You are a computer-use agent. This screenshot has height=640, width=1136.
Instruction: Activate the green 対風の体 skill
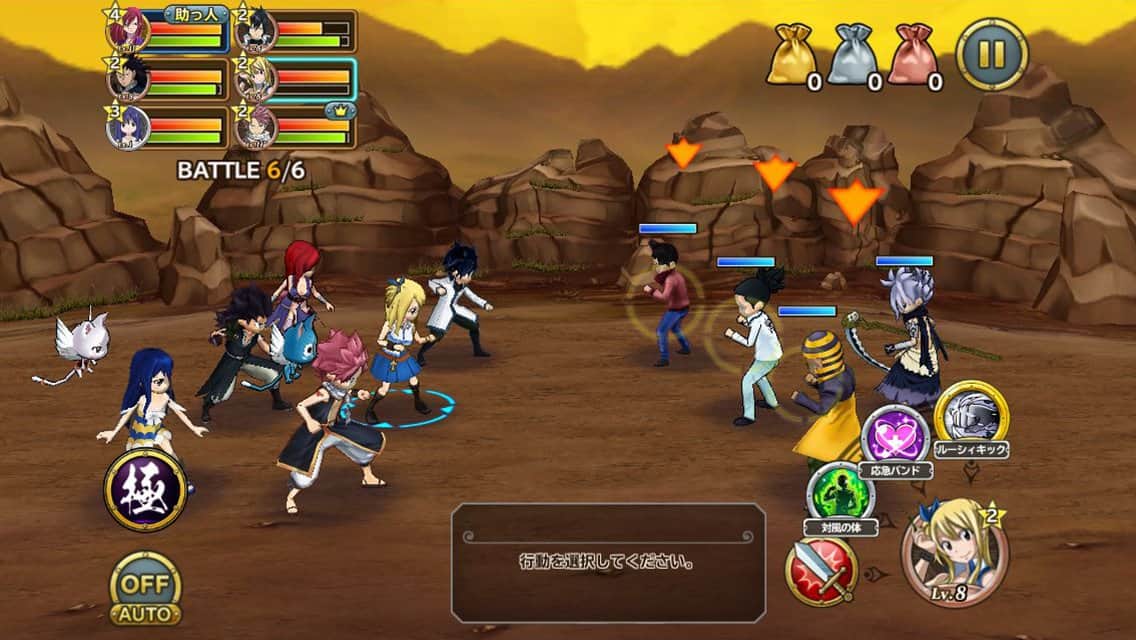840,493
